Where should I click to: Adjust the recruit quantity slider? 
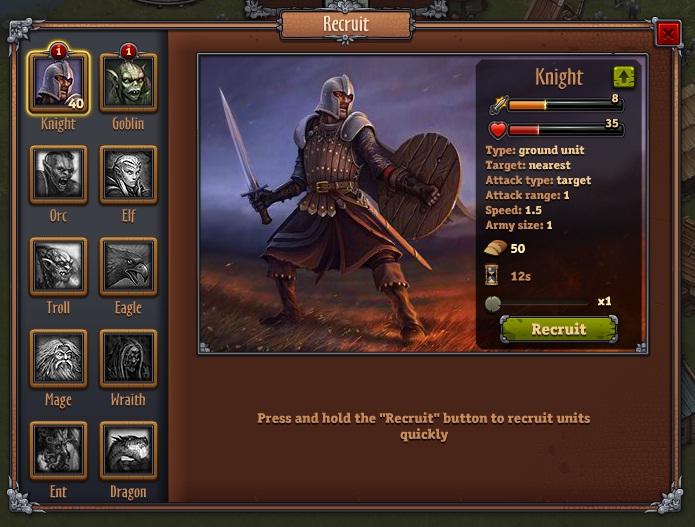point(493,303)
